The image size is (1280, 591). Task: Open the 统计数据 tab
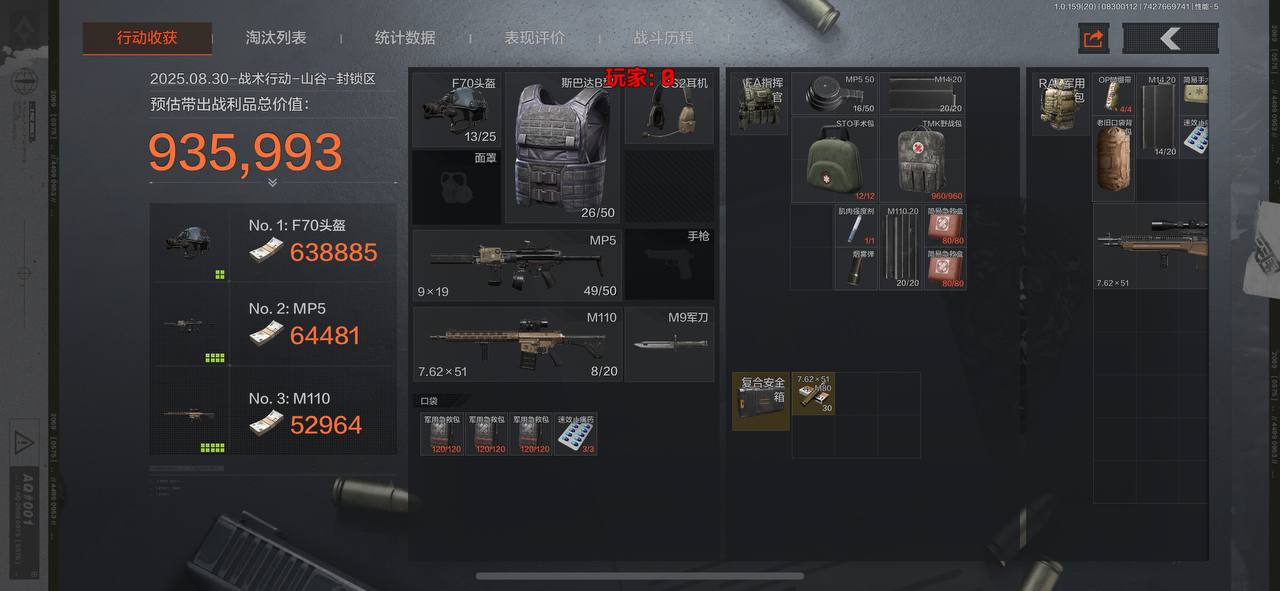(x=405, y=38)
